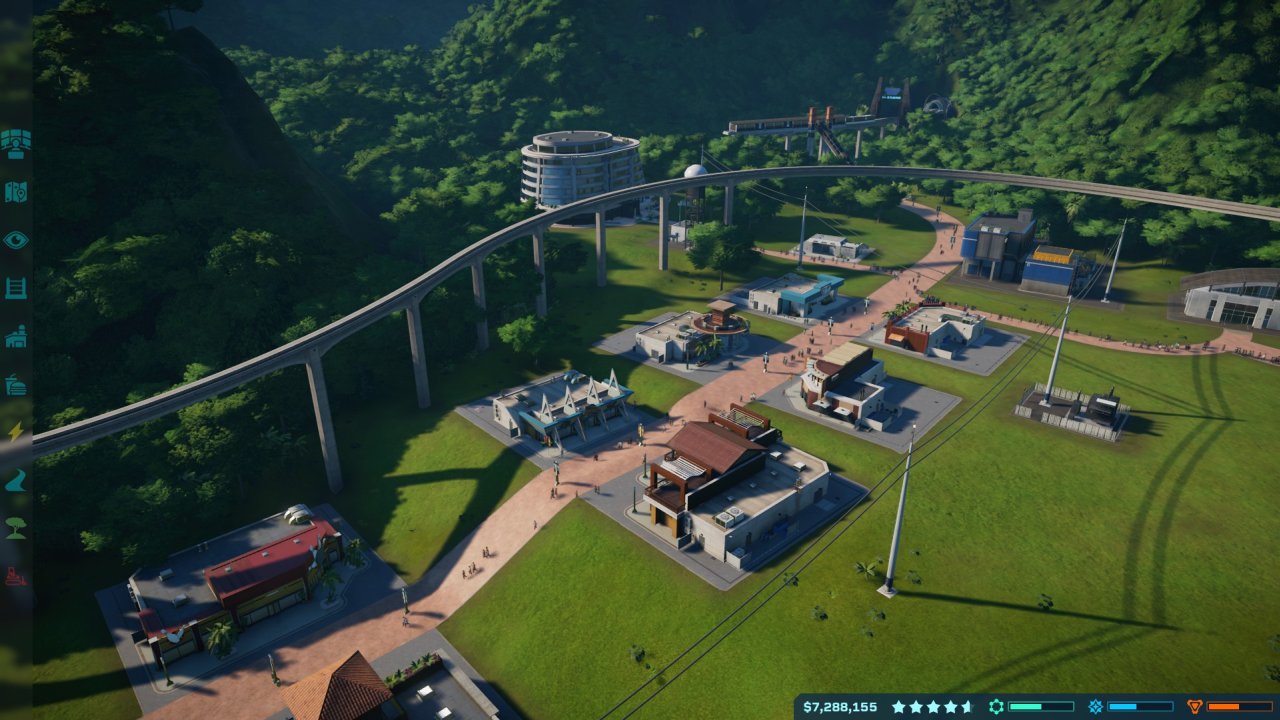The image size is (1280, 720).
Task: Select the enclosures fence build category
Action: pyautogui.click(x=15, y=288)
